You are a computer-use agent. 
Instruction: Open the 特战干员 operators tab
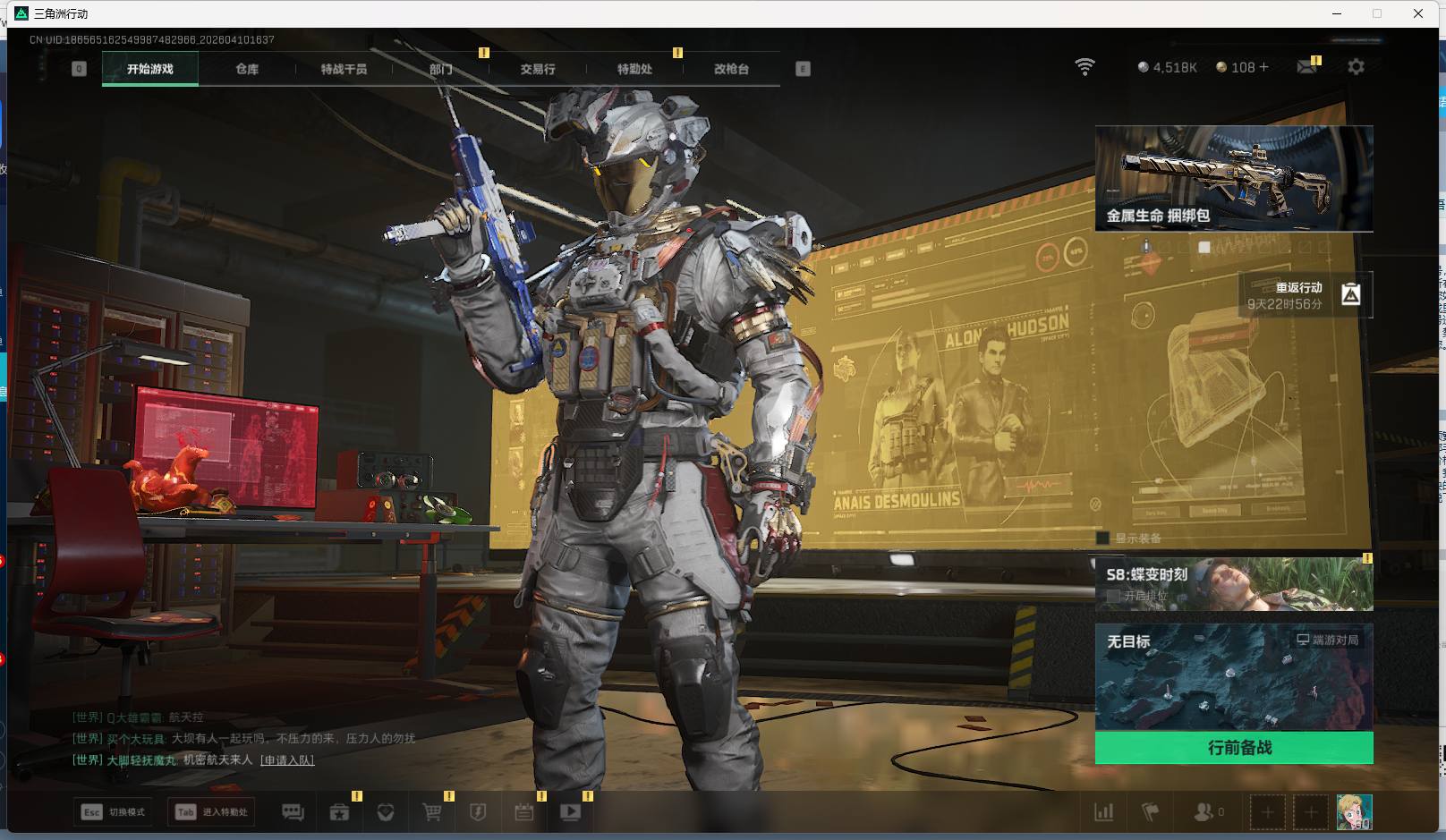pyautogui.click(x=344, y=69)
